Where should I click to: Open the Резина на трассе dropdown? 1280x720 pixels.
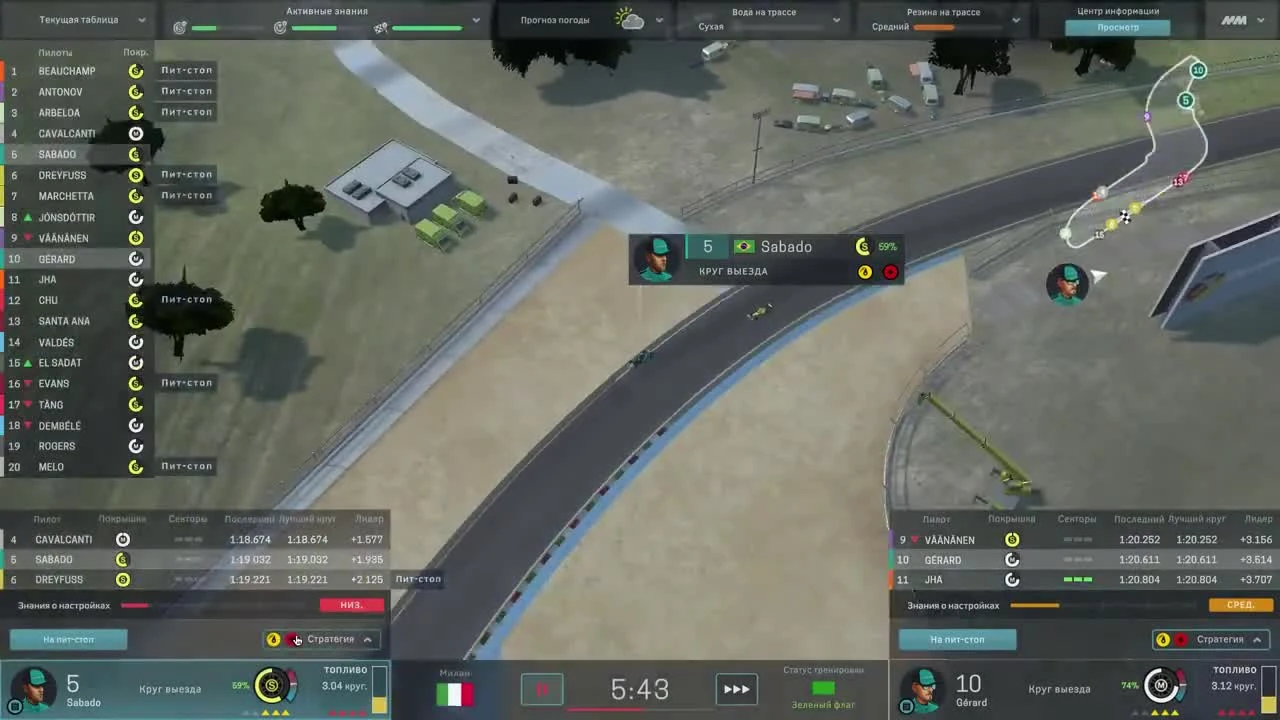tap(1016, 19)
